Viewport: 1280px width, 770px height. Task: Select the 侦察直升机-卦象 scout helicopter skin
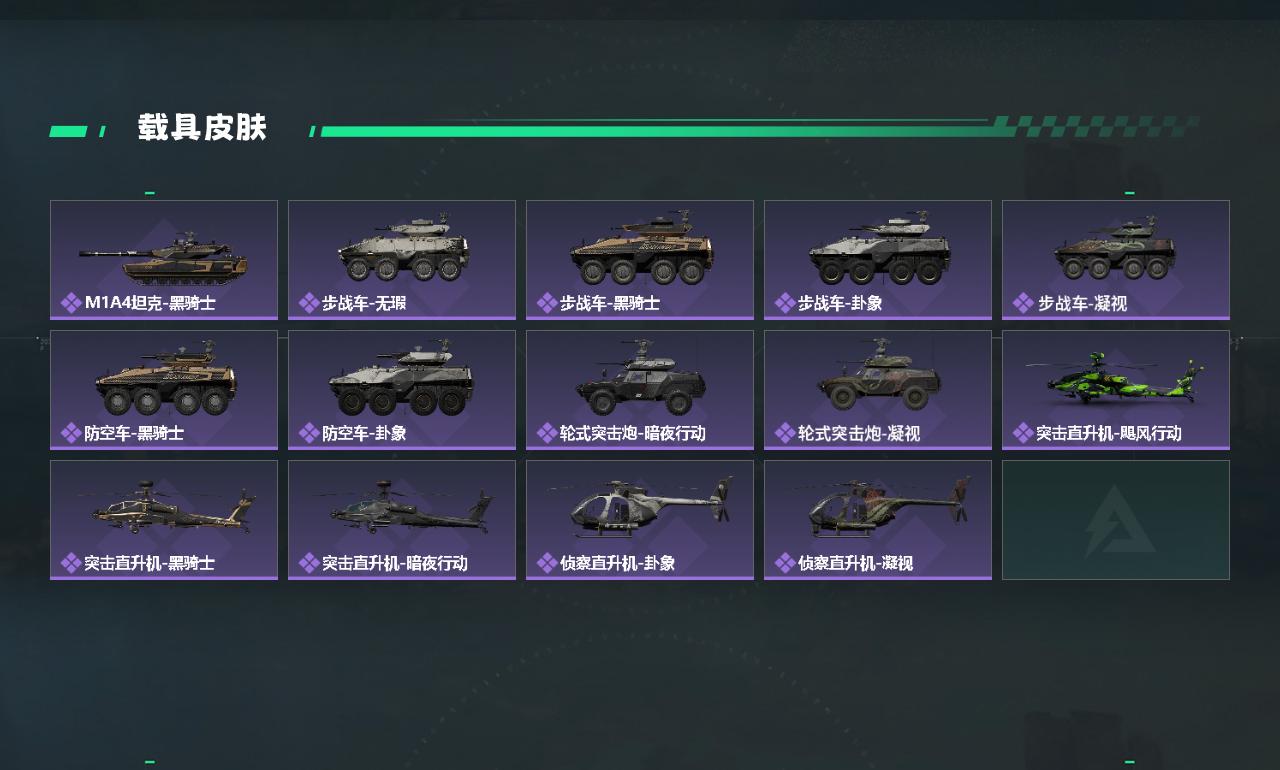click(x=640, y=520)
